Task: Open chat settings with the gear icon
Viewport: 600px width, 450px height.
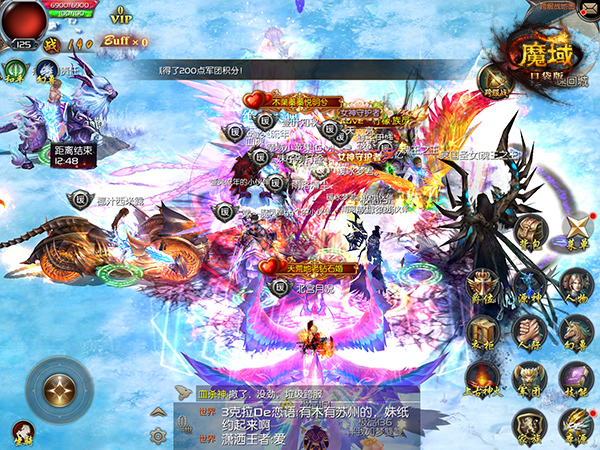Action: tap(156, 436)
